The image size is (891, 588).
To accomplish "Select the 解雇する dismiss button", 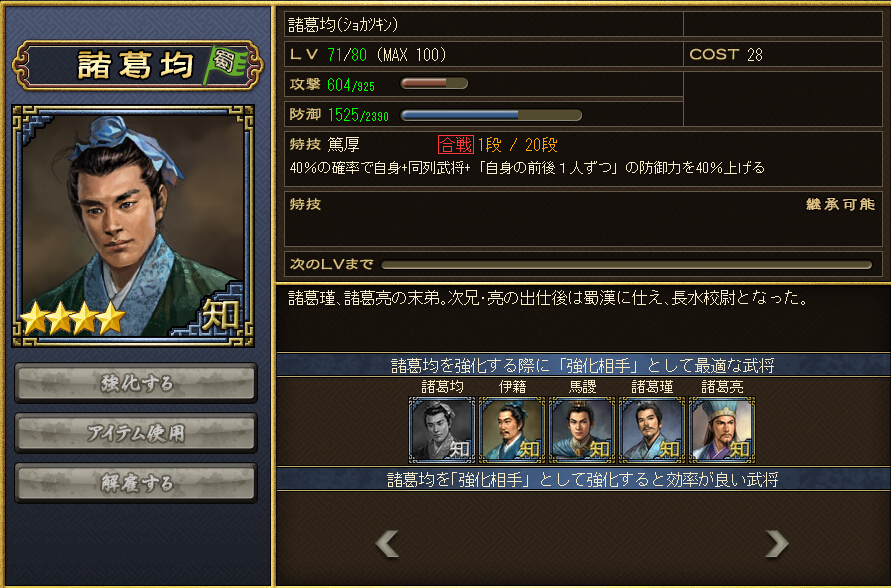I will [x=136, y=483].
